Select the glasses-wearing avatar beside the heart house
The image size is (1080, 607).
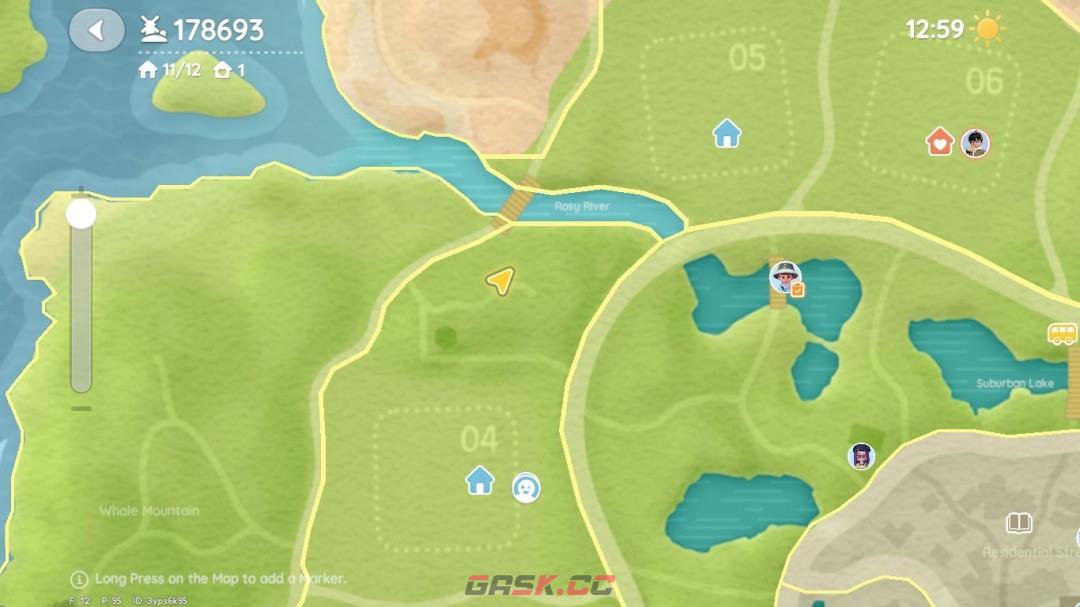975,143
